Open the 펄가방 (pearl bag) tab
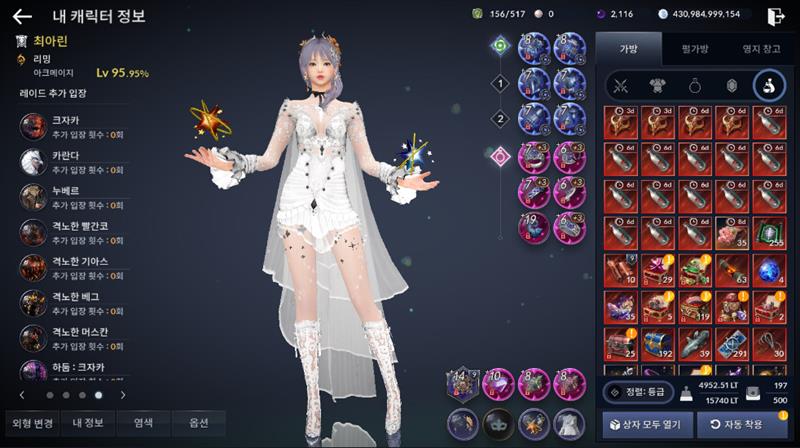Image resolution: width=800 pixels, height=448 pixels. click(694, 47)
